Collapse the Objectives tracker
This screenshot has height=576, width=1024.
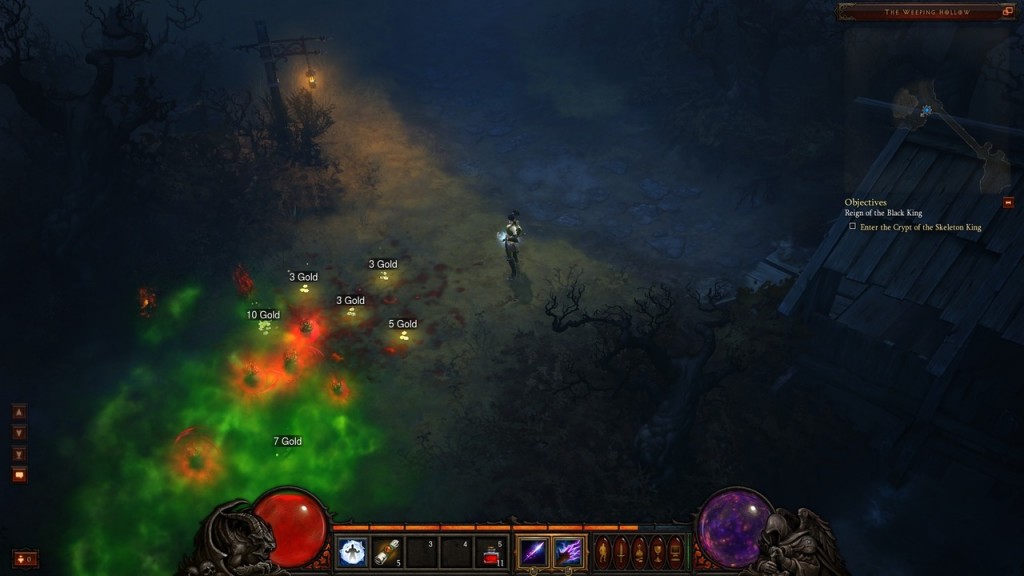(x=1008, y=203)
